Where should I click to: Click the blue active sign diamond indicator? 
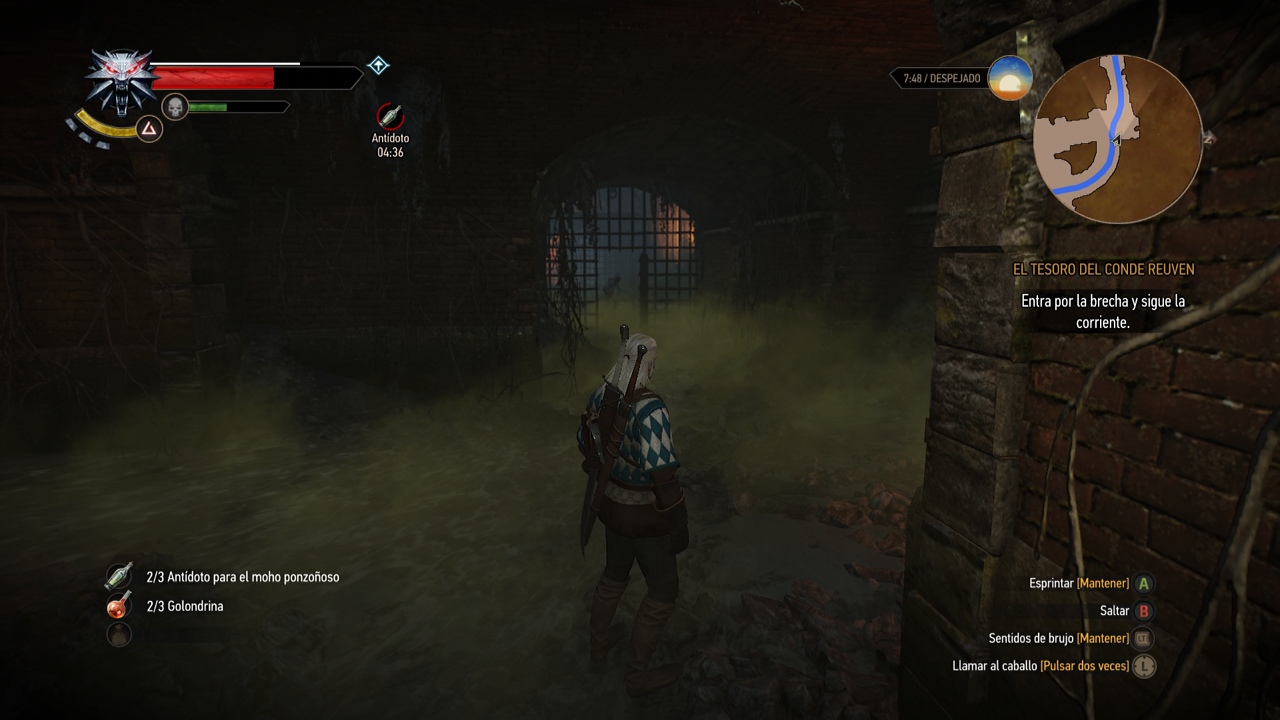(x=377, y=66)
